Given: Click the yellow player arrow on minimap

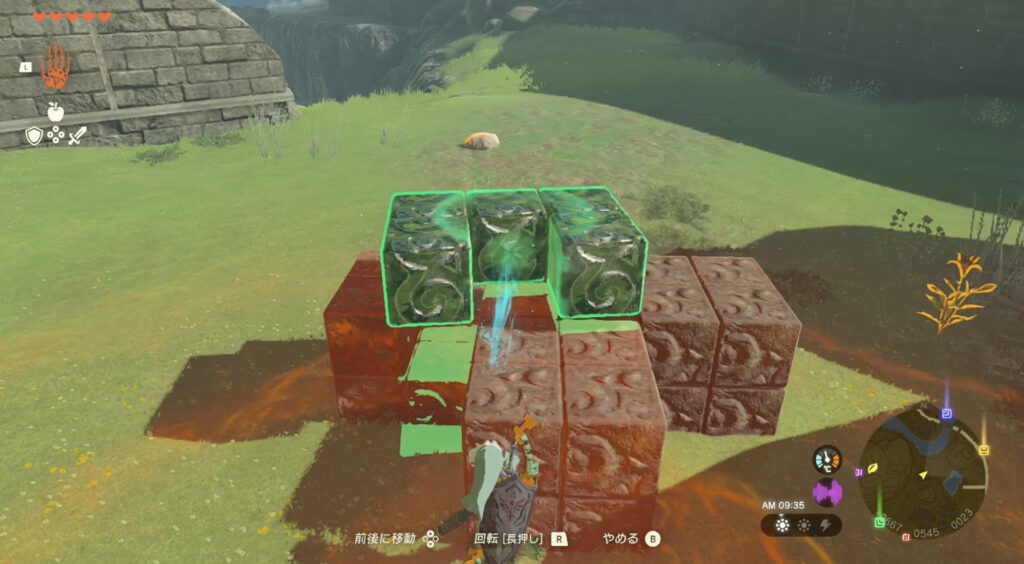Looking at the screenshot, I should click(x=923, y=473).
